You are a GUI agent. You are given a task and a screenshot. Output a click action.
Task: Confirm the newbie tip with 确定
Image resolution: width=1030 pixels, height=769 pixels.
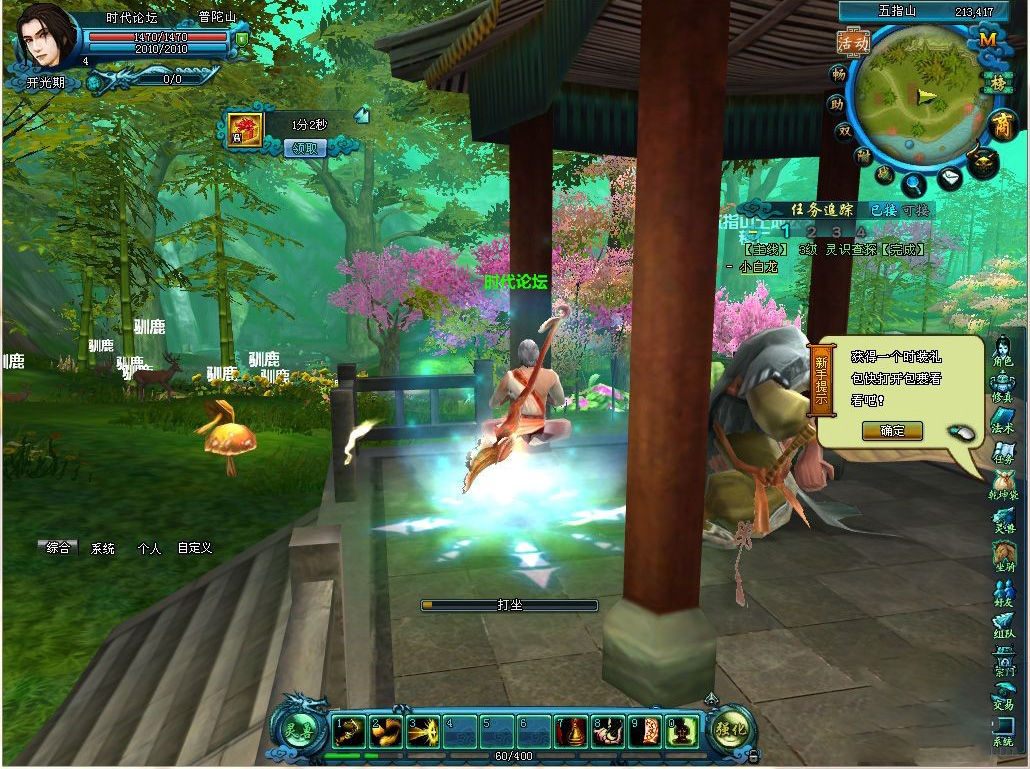pyautogui.click(x=892, y=431)
